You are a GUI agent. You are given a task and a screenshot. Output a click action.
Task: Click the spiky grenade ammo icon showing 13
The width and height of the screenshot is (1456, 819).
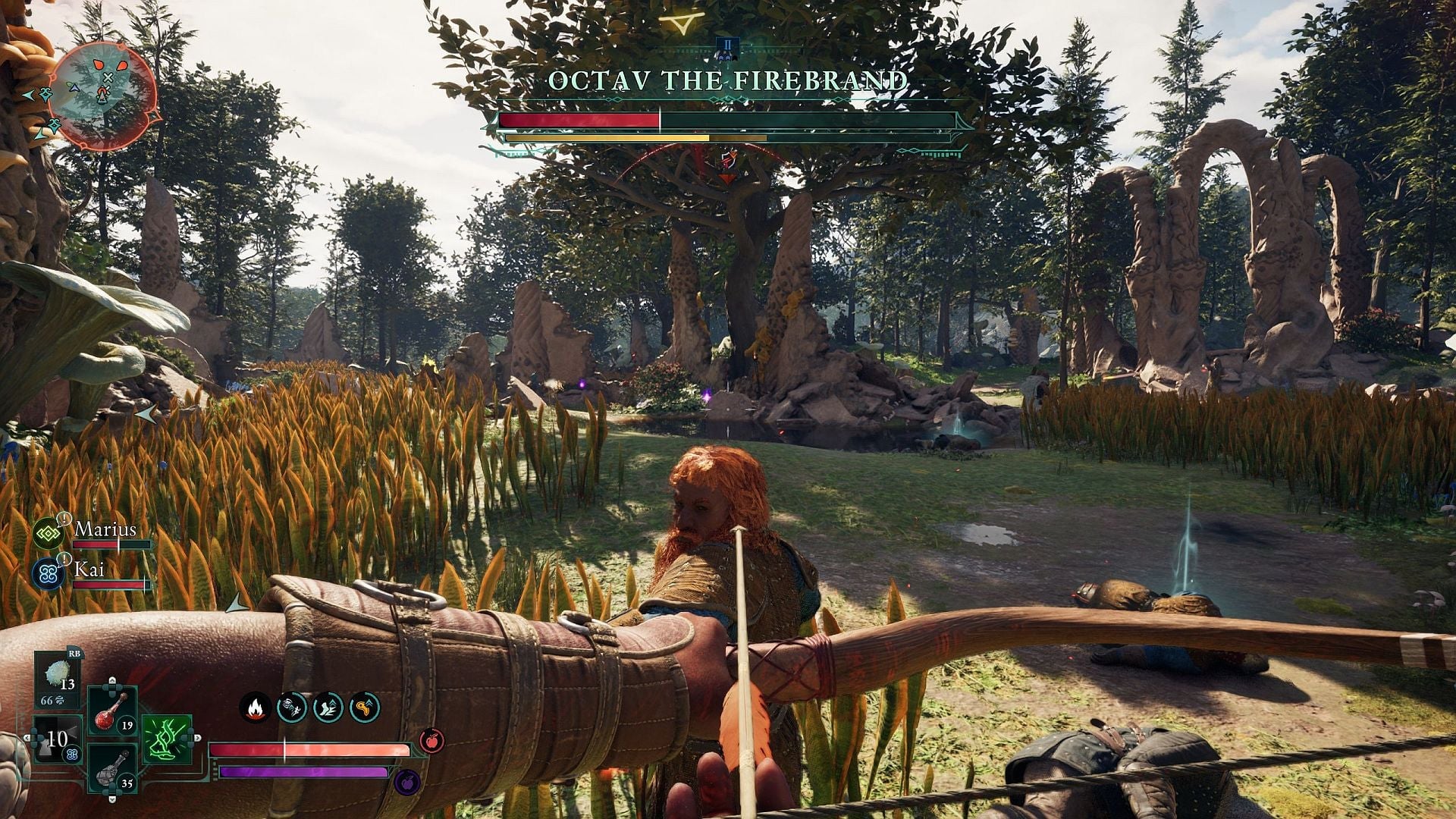tap(58, 675)
